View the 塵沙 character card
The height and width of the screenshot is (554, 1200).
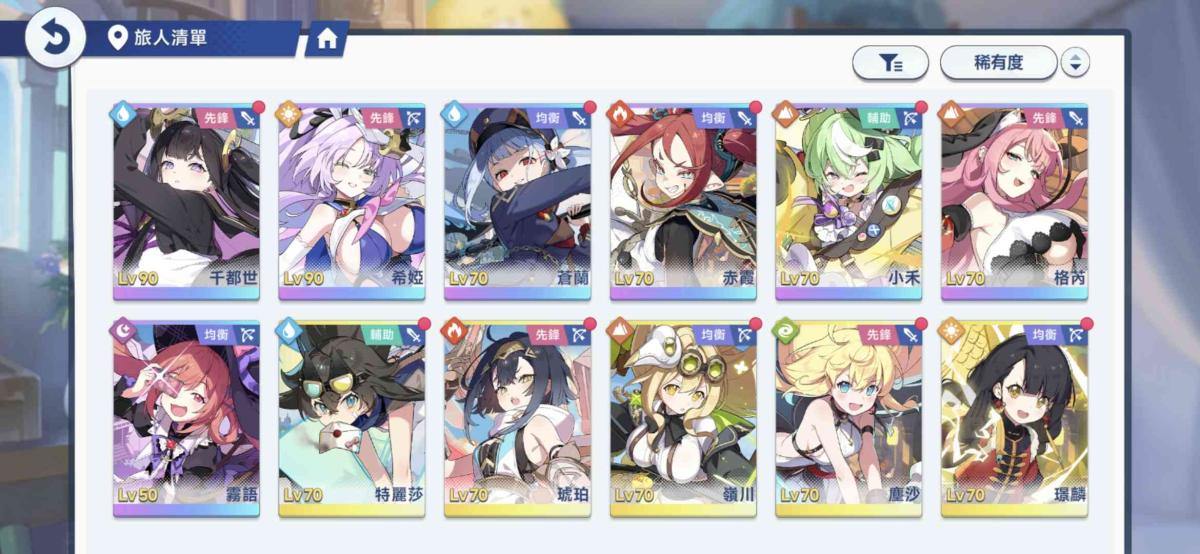point(849,418)
